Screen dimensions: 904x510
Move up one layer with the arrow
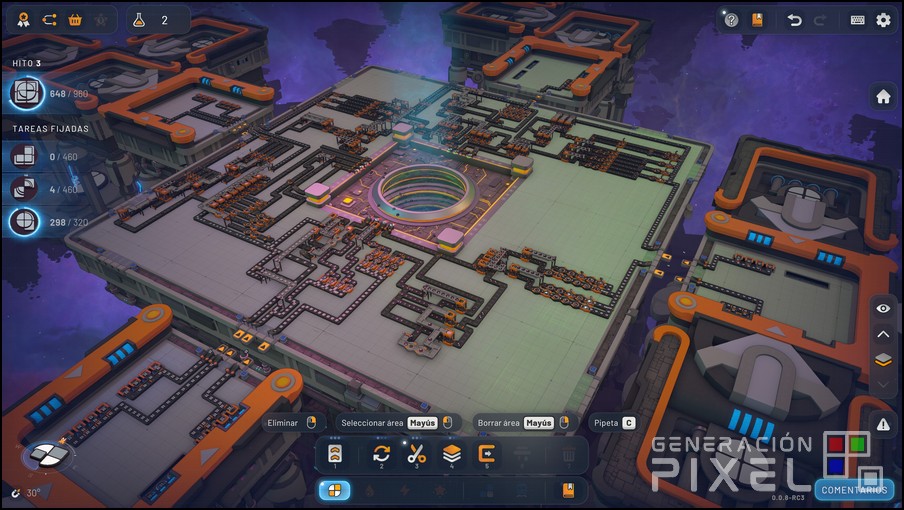pos(883,335)
